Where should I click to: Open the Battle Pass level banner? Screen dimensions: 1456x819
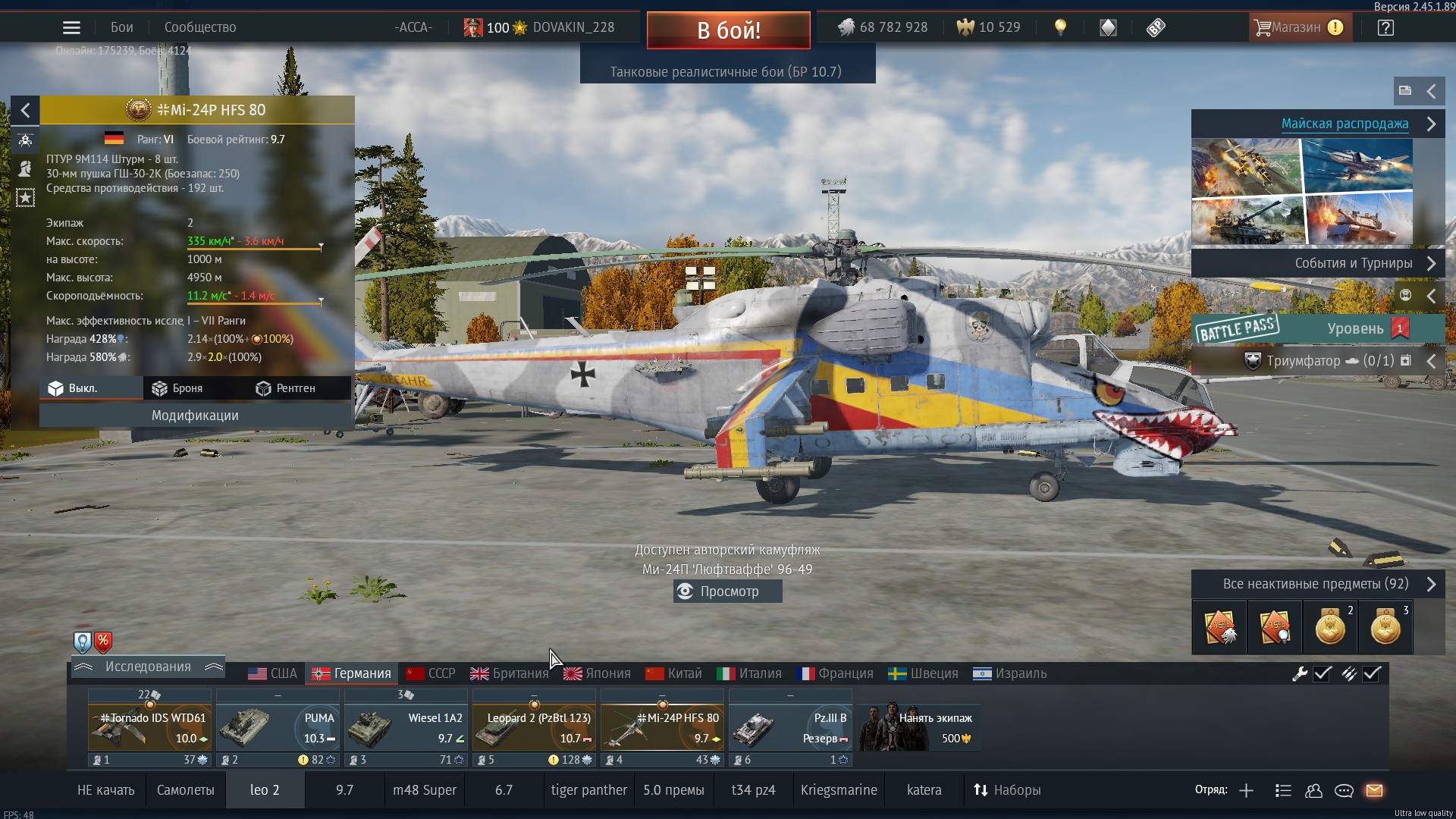click(1318, 328)
